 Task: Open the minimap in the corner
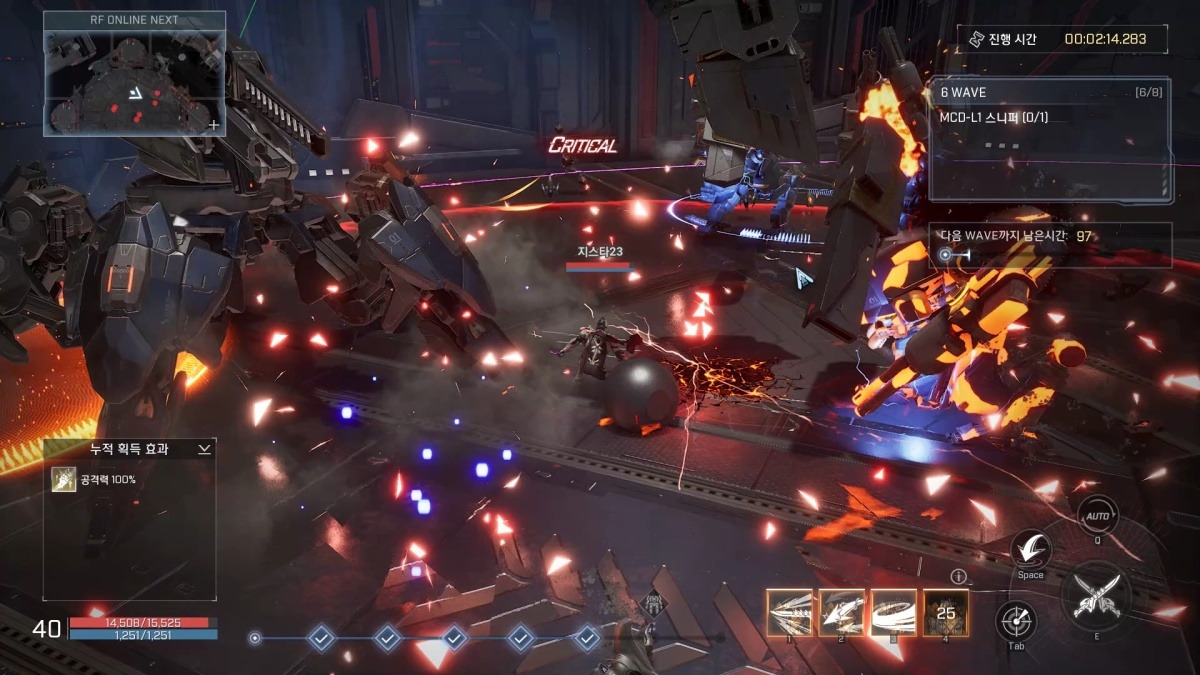click(134, 81)
